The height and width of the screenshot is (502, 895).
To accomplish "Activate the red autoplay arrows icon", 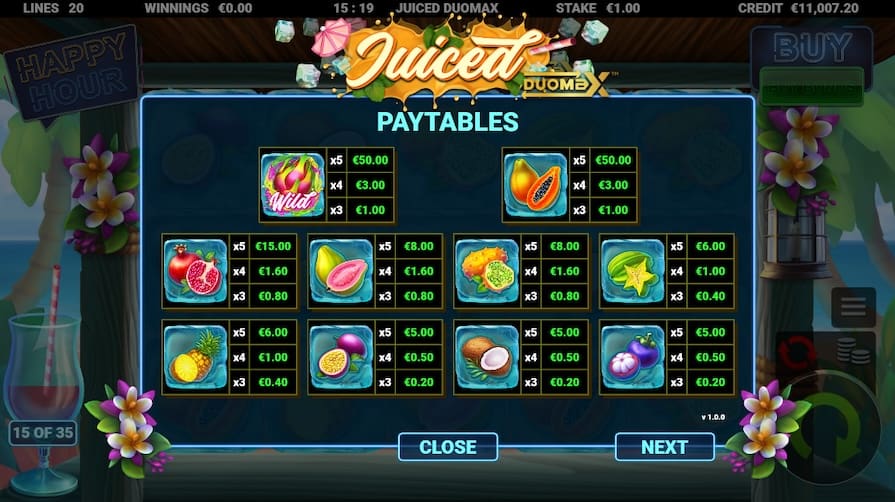I will tap(797, 352).
